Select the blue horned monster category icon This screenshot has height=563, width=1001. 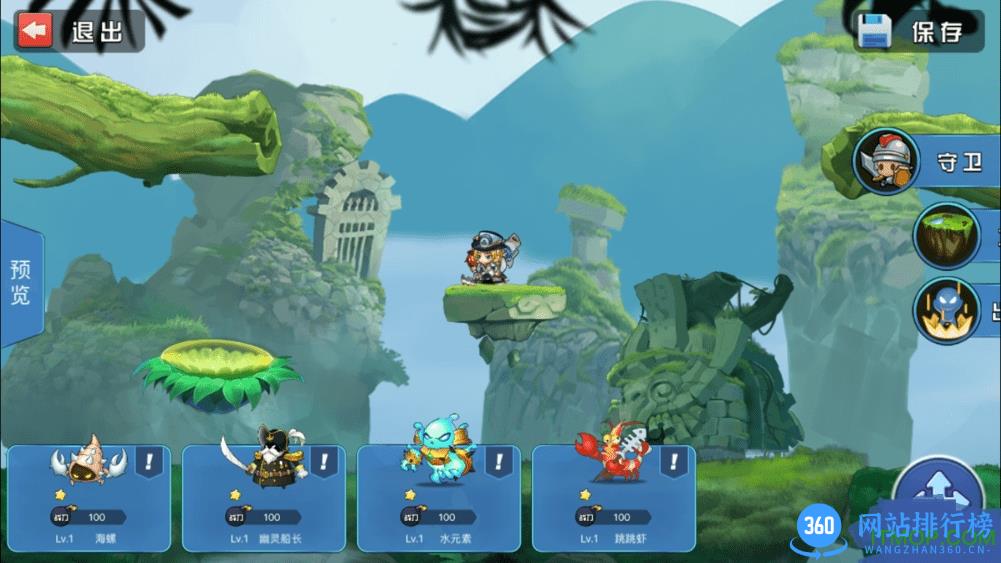point(947,310)
